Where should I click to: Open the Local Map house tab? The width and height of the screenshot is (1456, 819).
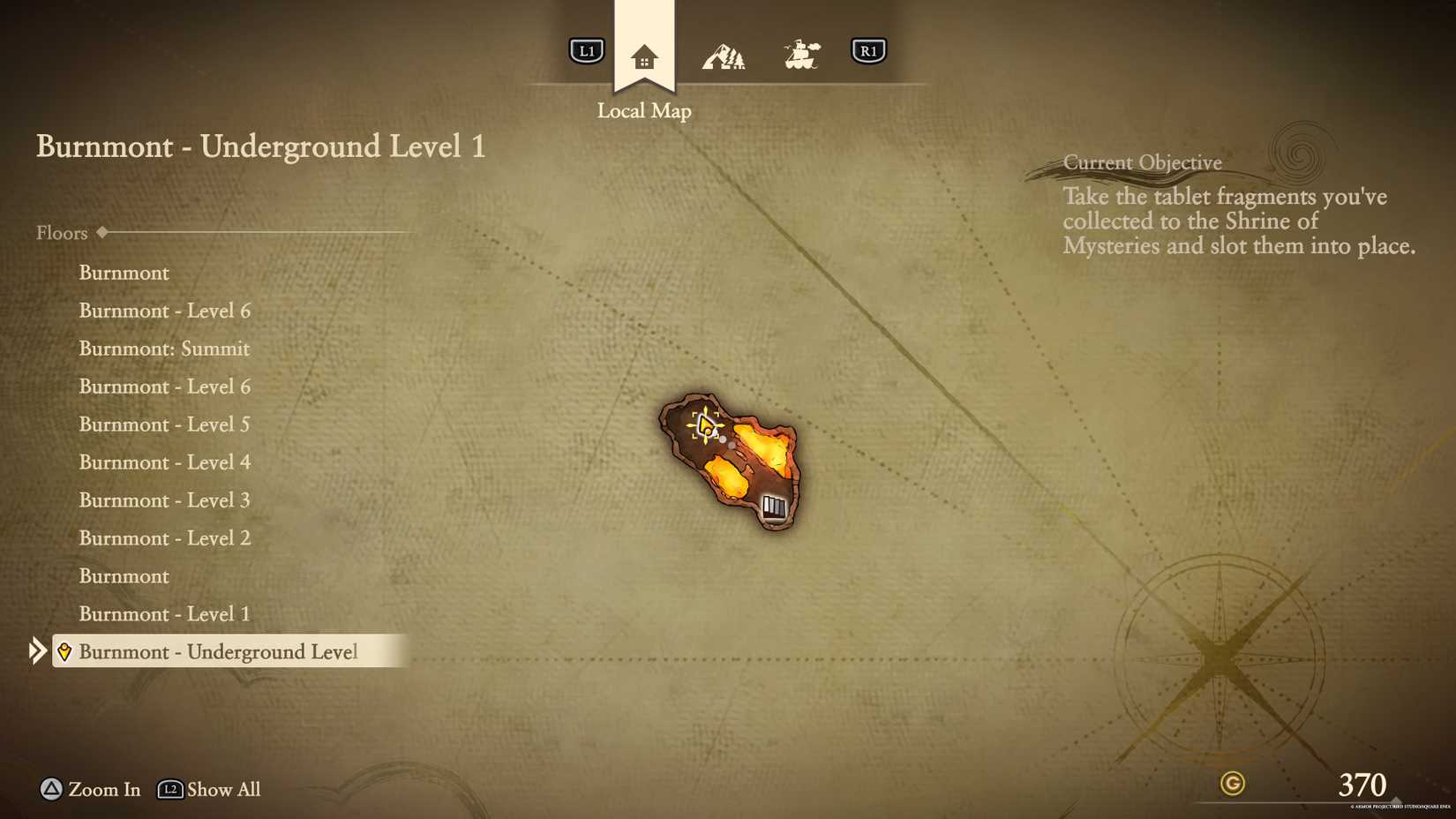coord(644,58)
